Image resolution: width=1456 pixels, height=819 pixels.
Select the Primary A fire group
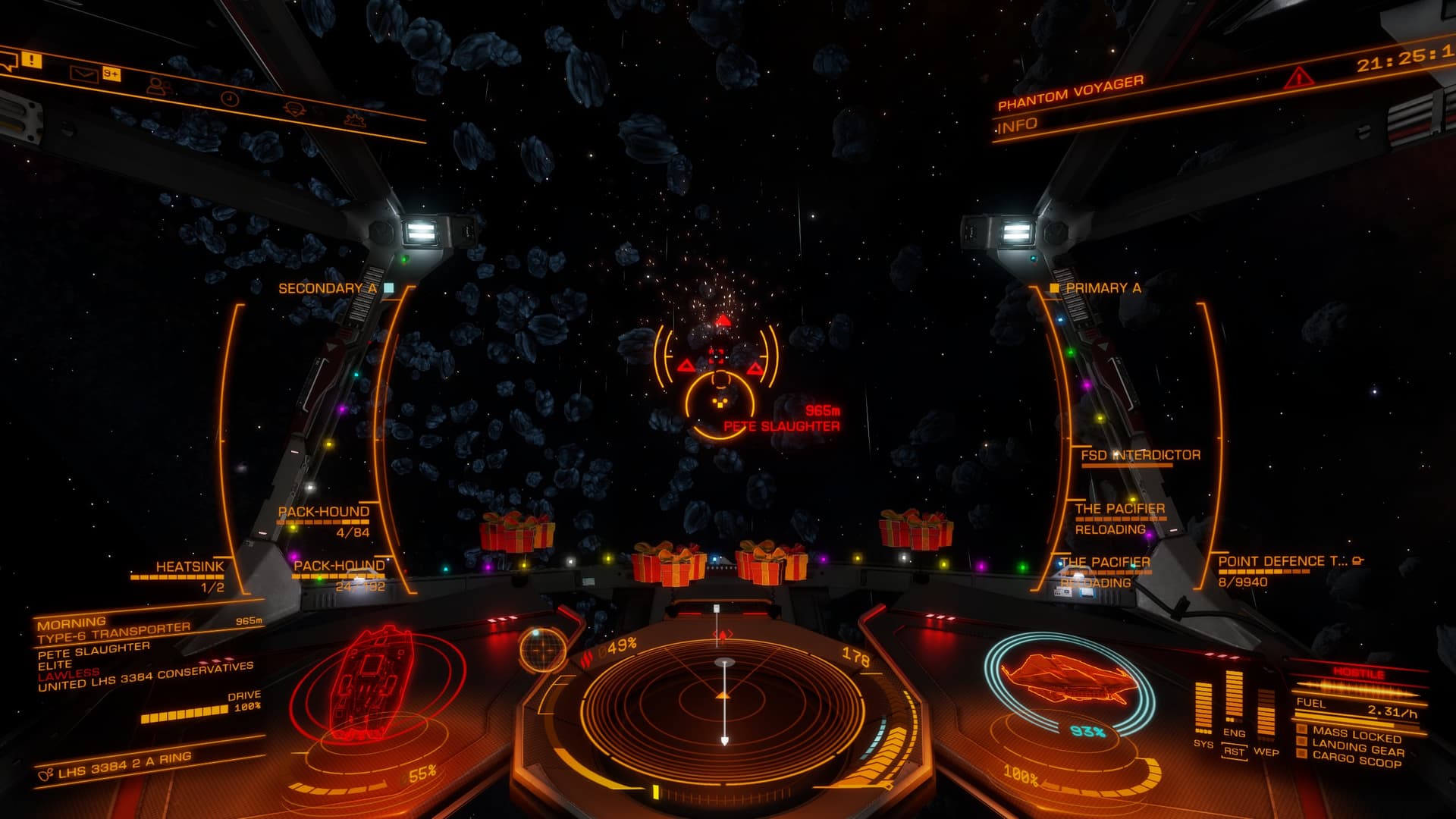1103,288
